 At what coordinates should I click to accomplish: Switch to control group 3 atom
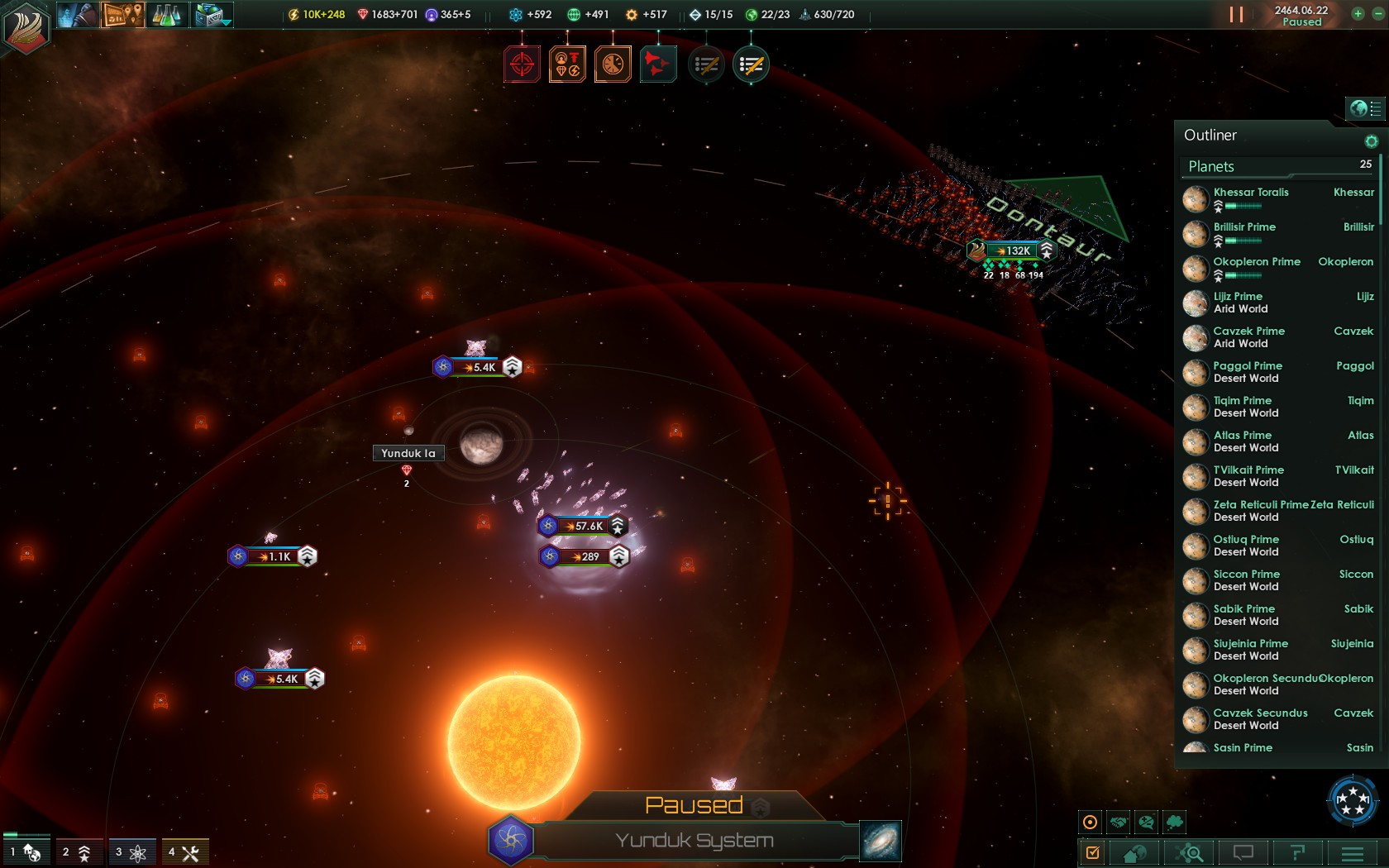click(131, 852)
